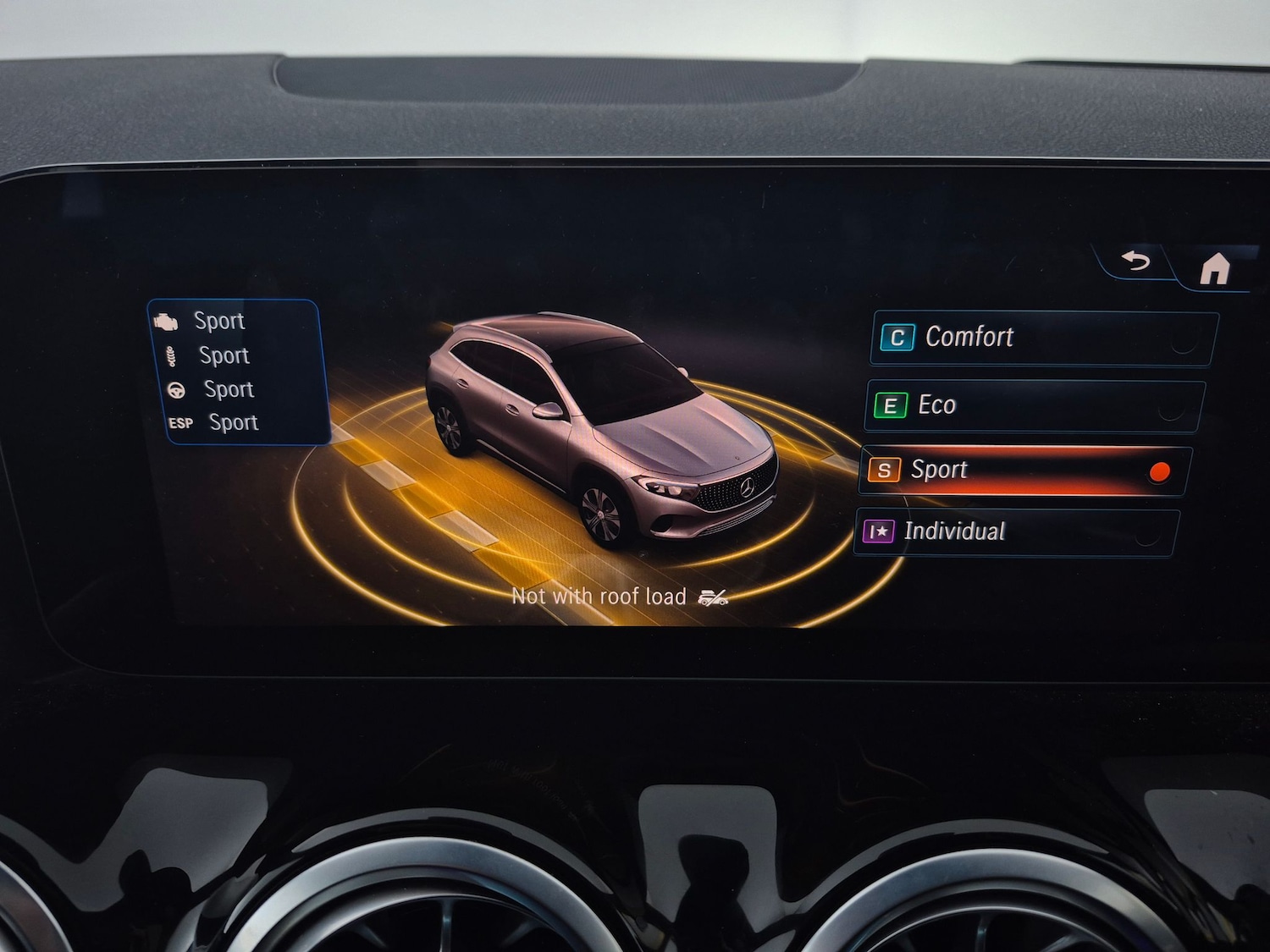Activate the Sport drive mode
Image resolution: width=1270 pixels, height=952 pixels.
tap(1024, 470)
